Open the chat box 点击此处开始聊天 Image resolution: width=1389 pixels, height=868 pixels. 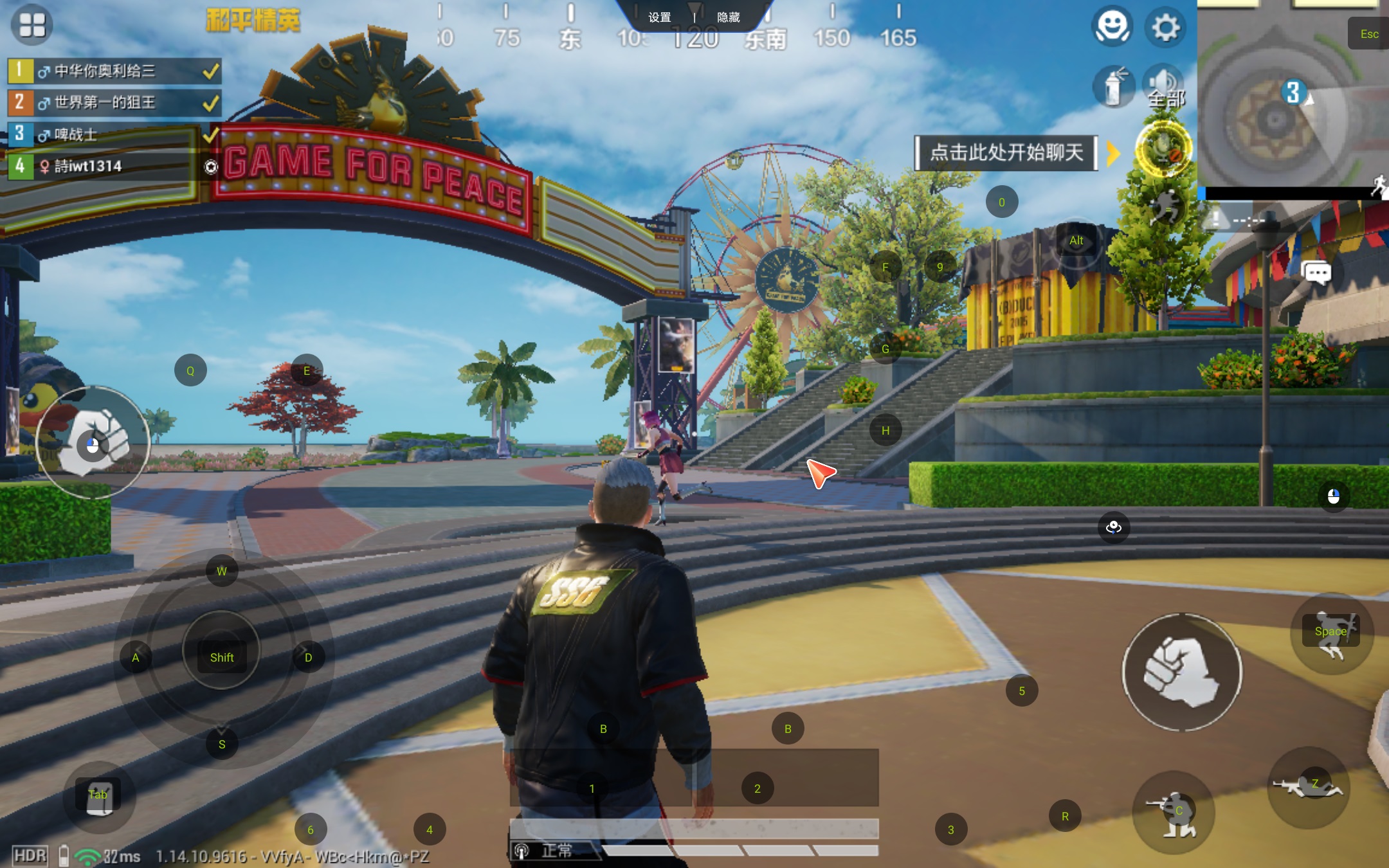(x=1006, y=152)
